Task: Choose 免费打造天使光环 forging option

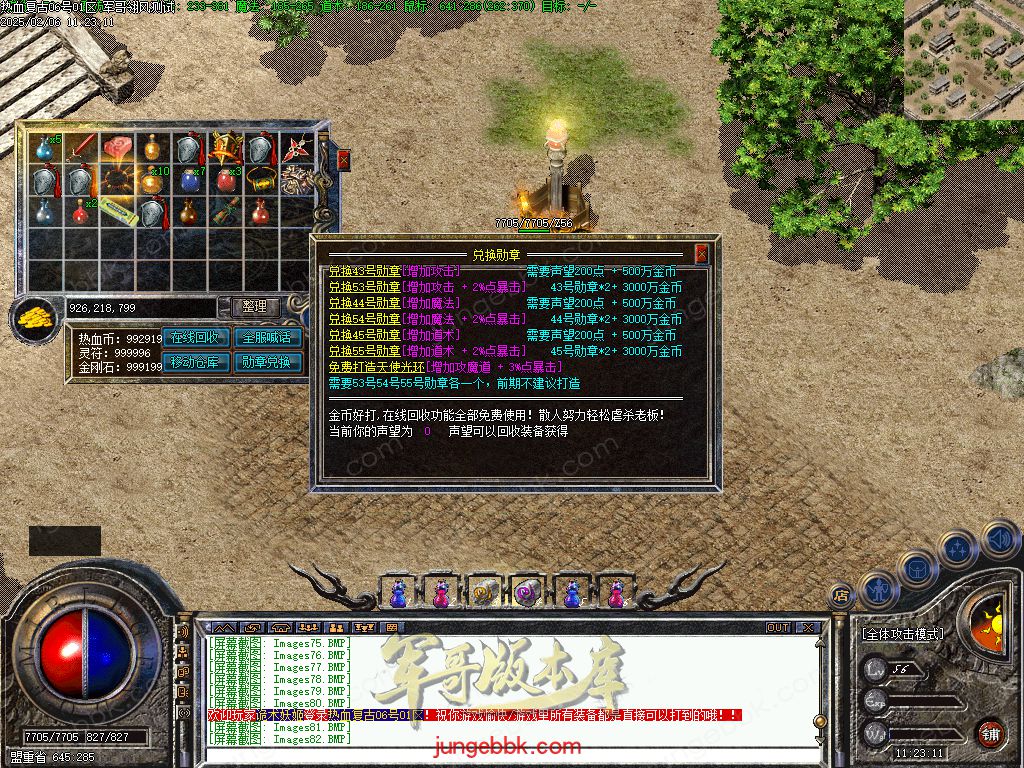Action: click(376, 367)
